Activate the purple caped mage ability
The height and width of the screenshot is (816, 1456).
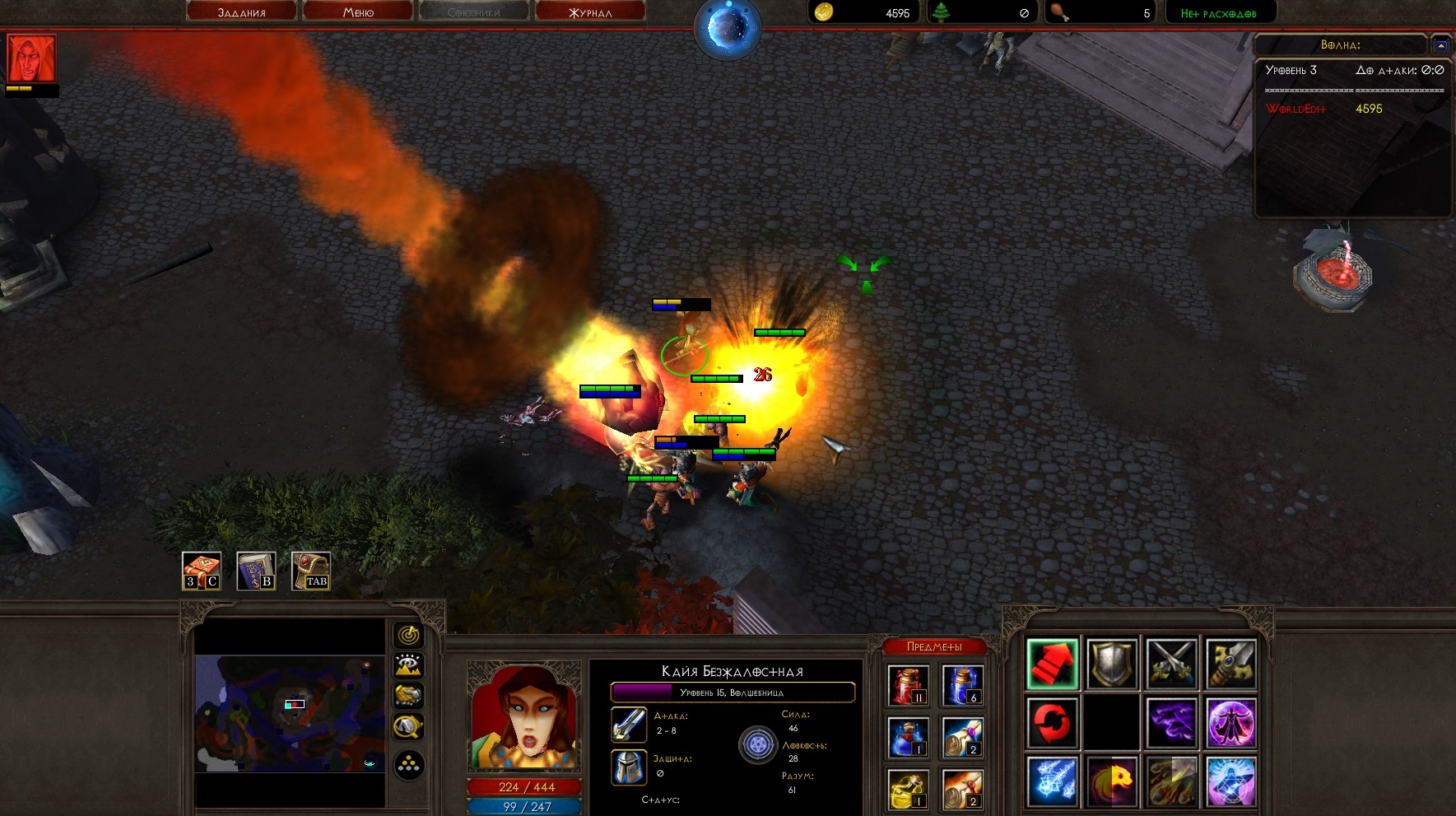1231,723
